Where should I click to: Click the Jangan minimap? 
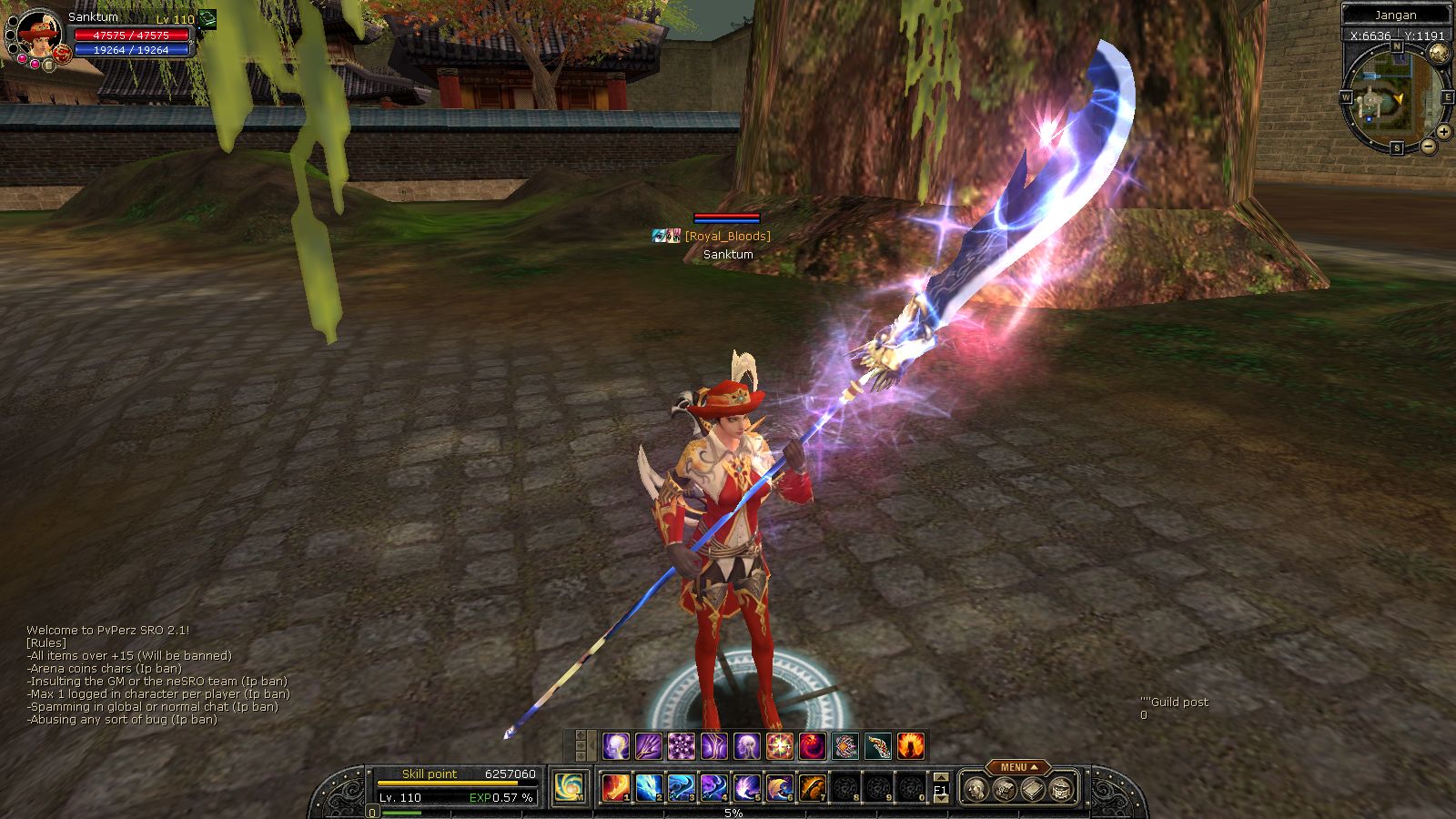1385,97
